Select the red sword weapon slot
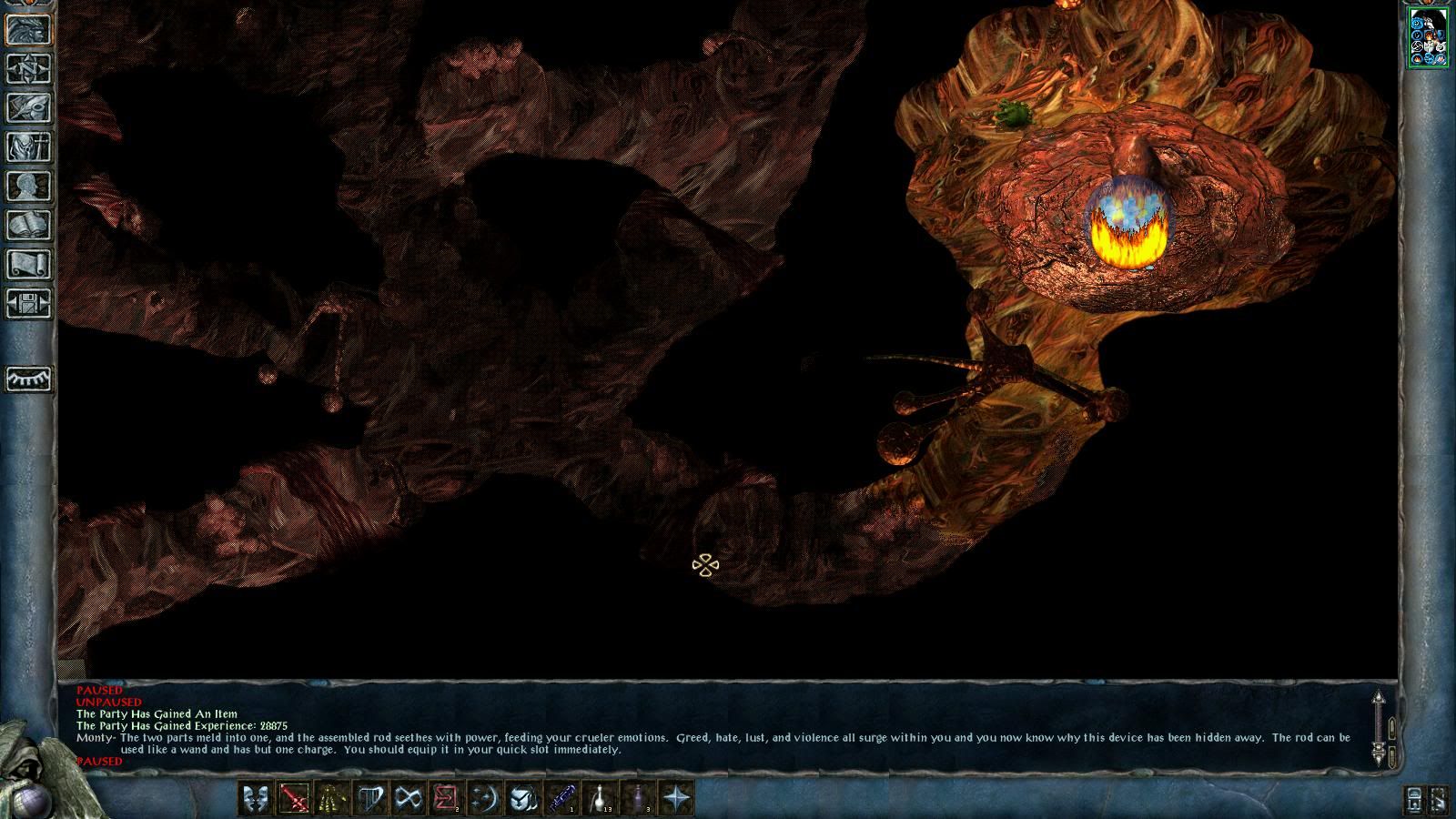1456x819 pixels. click(293, 799)
